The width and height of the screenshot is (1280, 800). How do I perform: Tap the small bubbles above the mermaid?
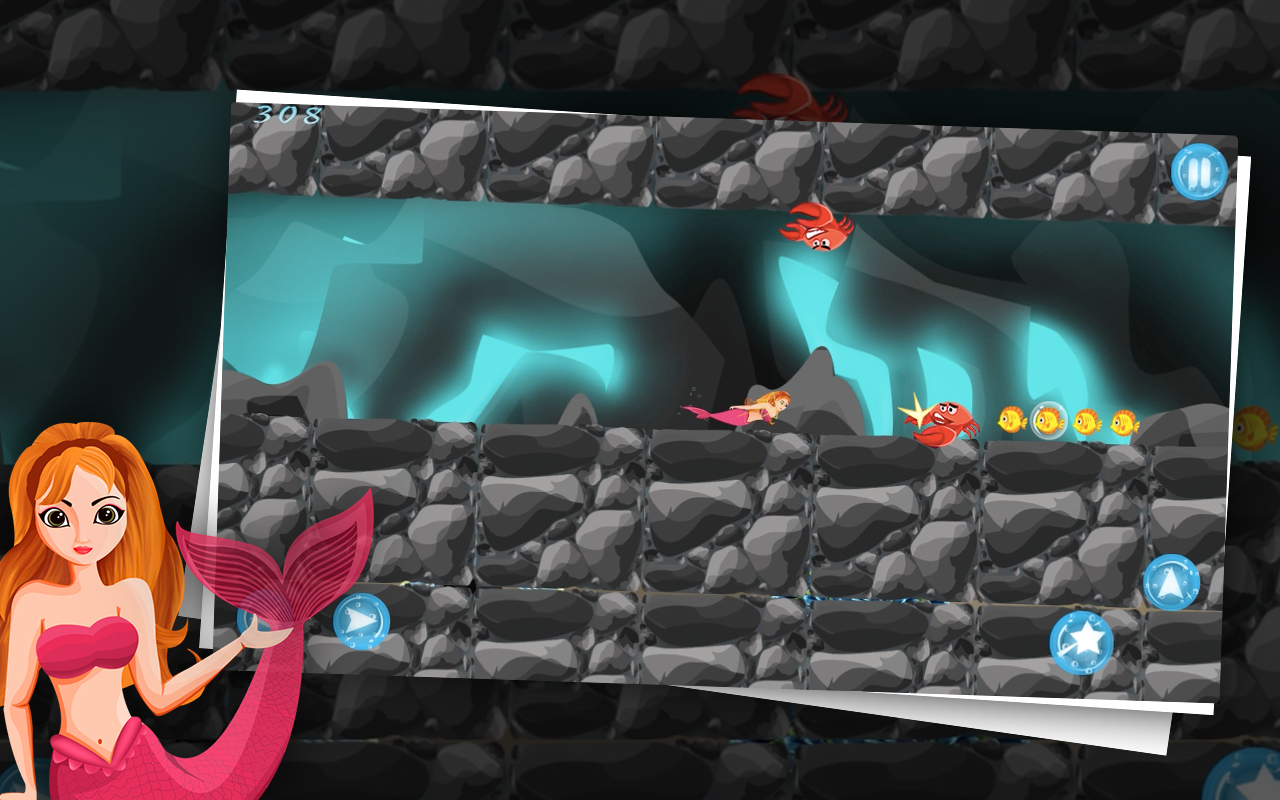click(694, 390)
